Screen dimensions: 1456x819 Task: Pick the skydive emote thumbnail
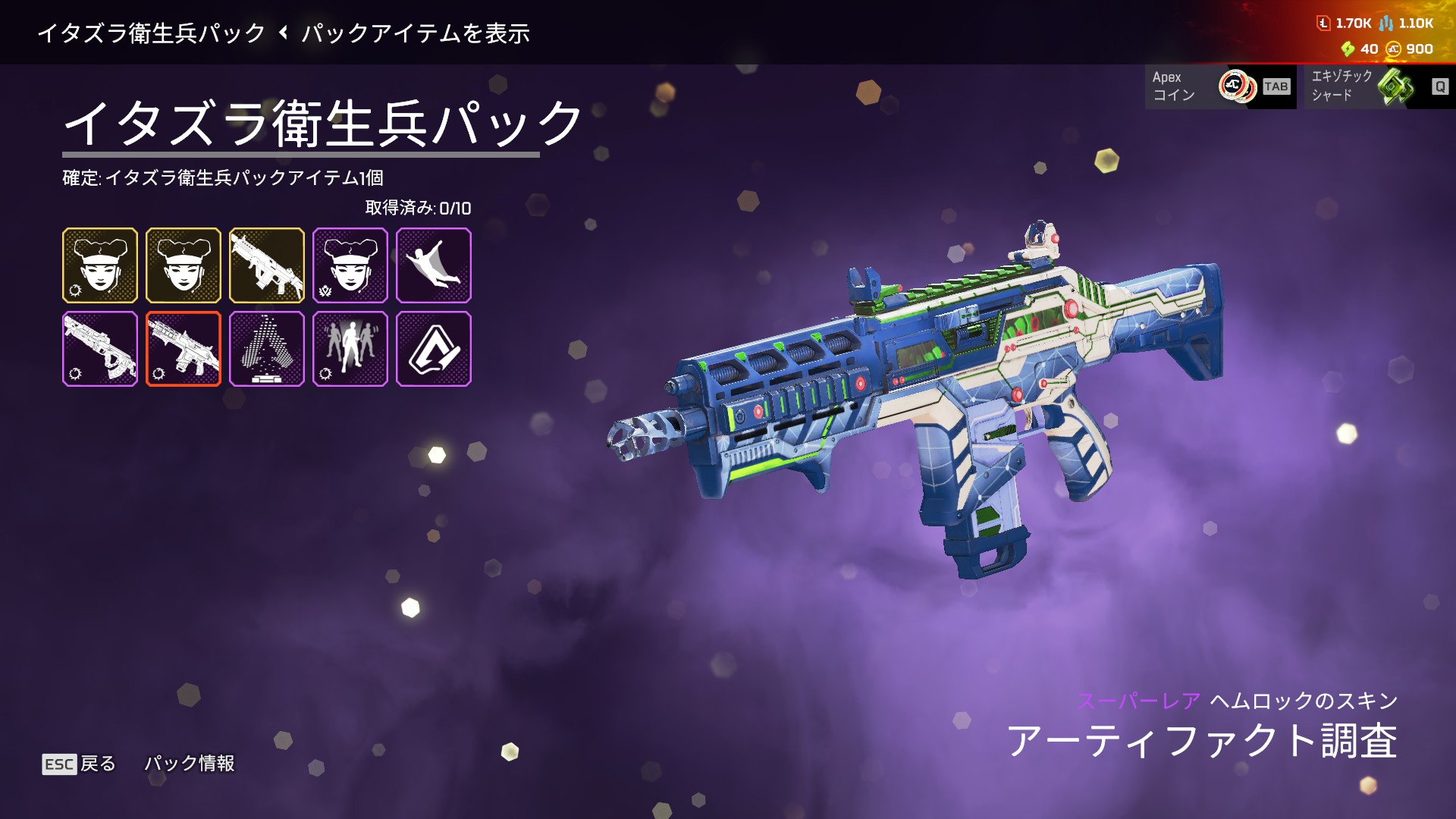[433, 265]
